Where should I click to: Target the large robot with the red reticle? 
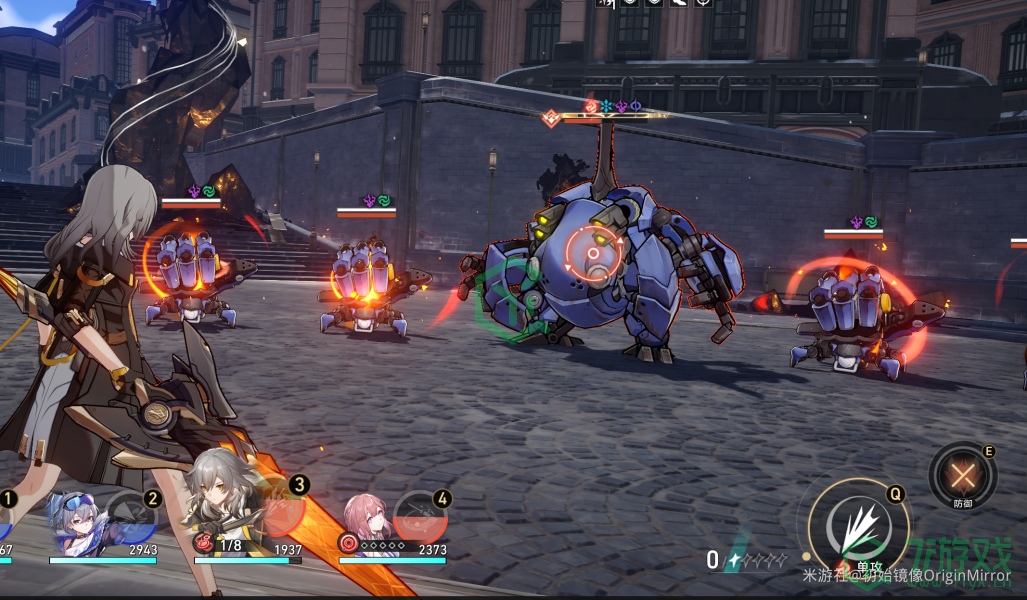pos(592,254)
